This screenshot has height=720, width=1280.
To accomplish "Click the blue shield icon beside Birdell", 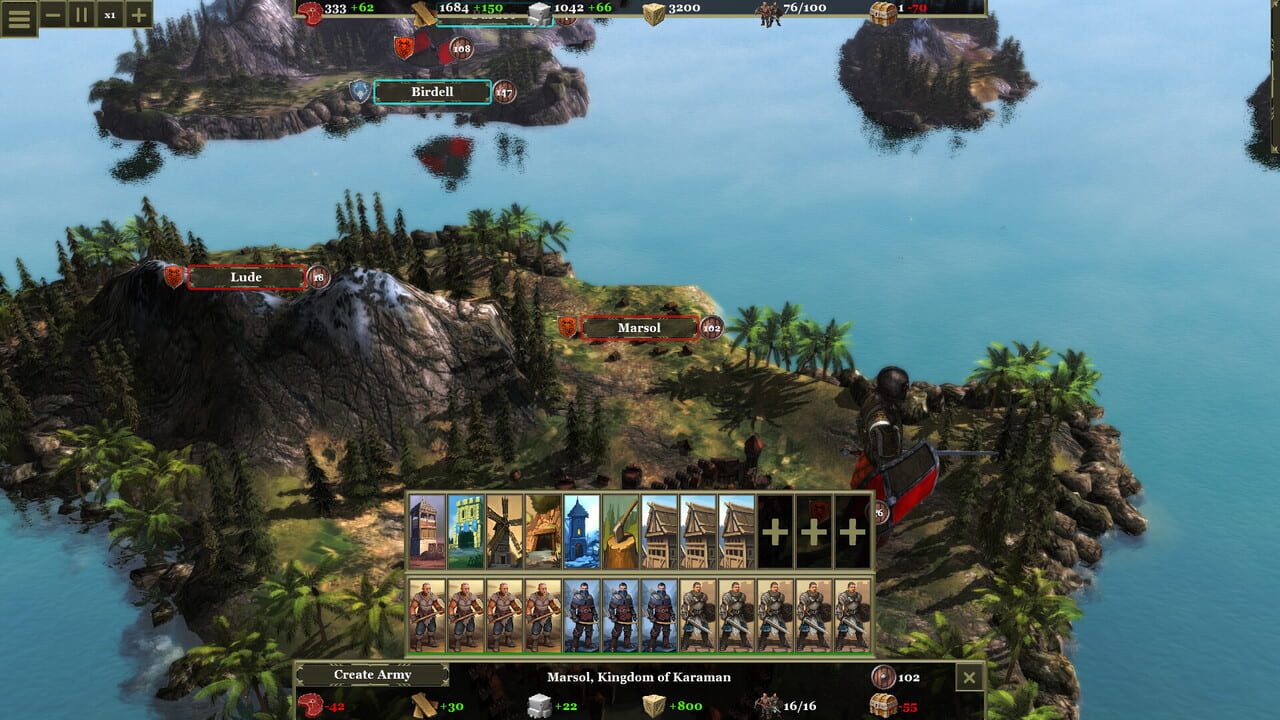I will pos(358,91).
